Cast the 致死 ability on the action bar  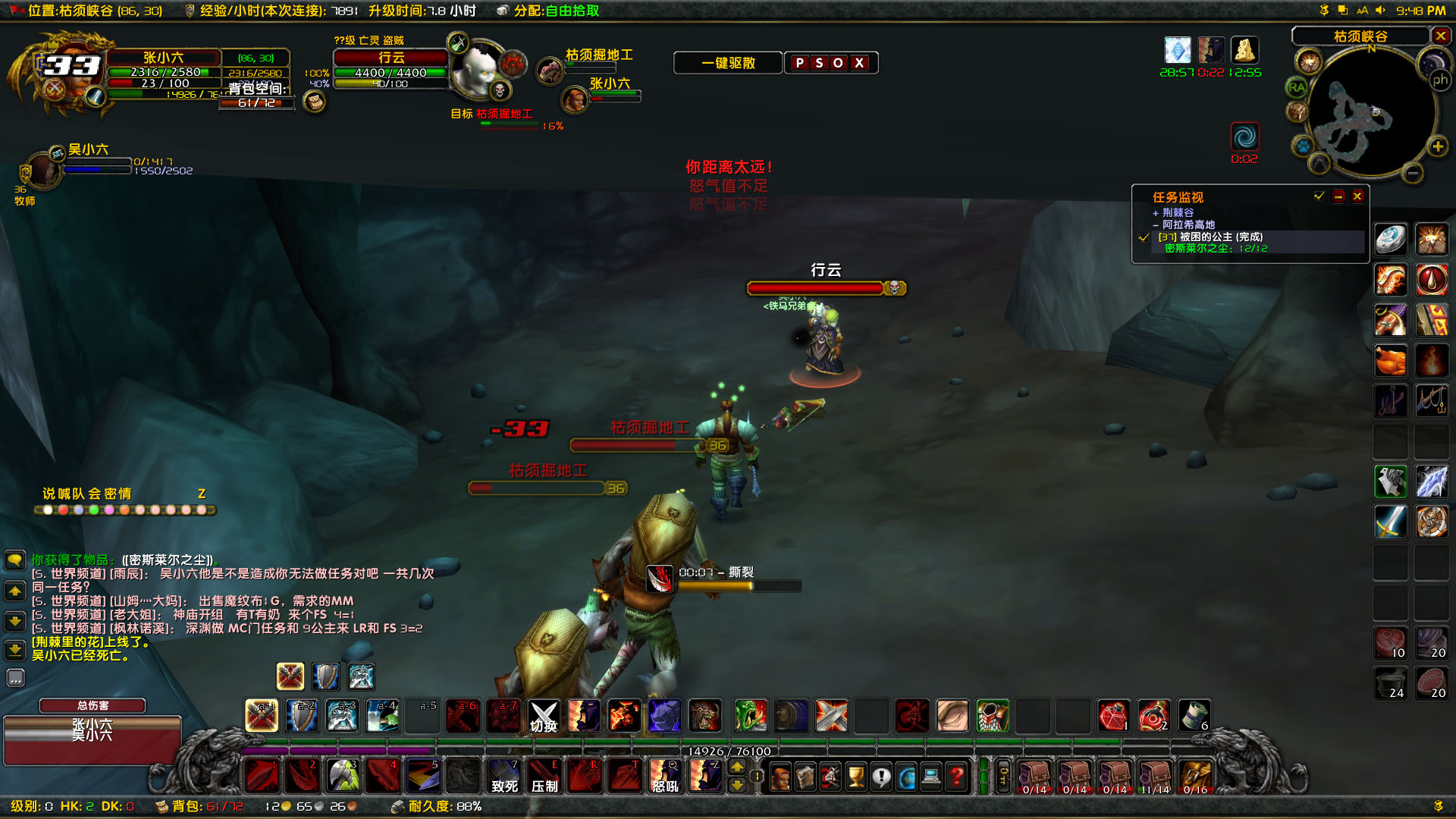[x=504, y=775]
